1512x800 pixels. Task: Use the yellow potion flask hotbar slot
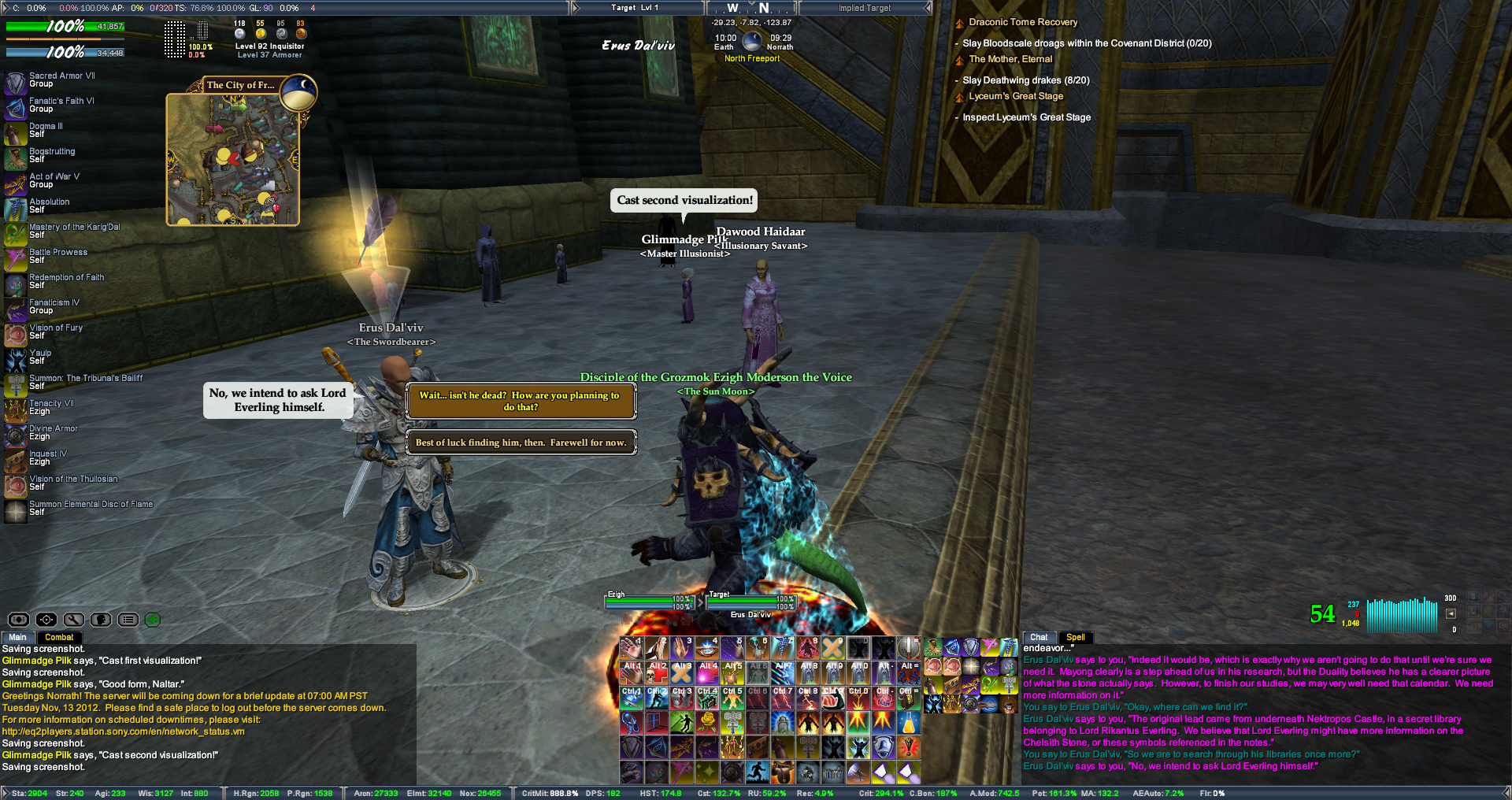tap(909, 721)
